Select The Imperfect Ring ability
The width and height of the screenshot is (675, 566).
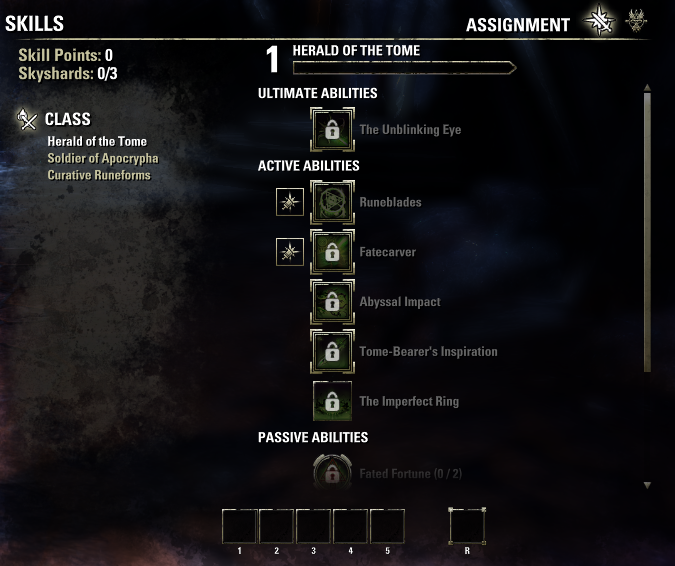pos(332,402)
